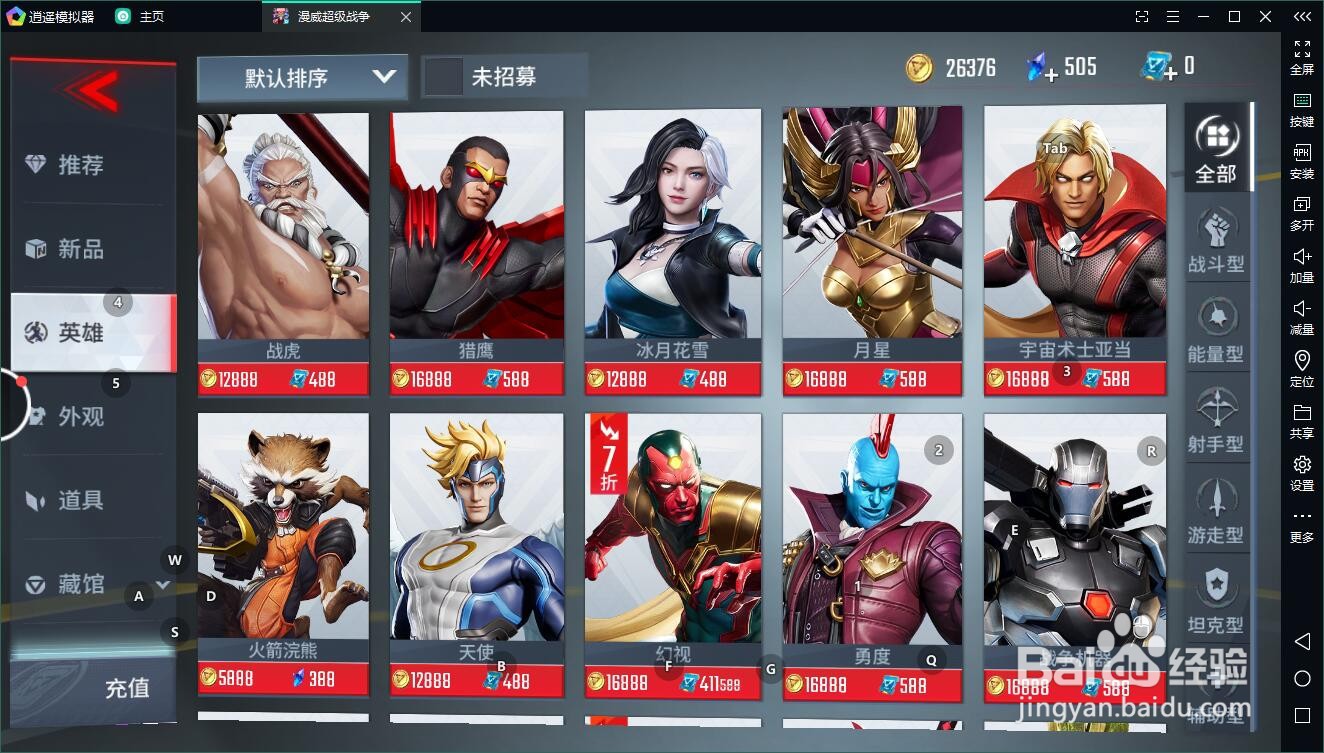Open emulator 设置 settings gear icon

click(x=1301, y=464)
